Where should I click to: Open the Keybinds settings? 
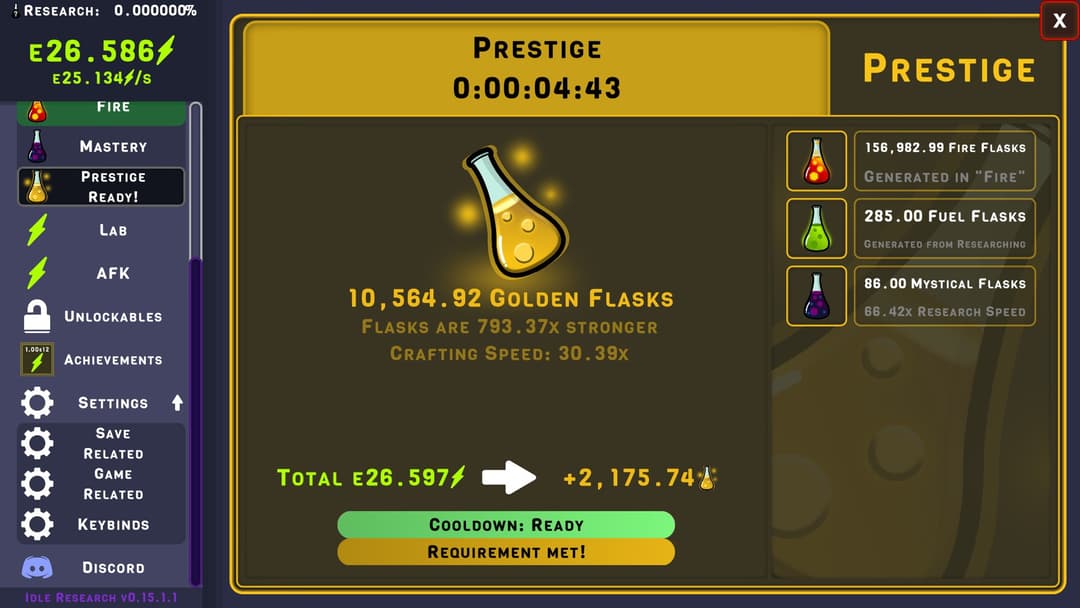[101, 524]
